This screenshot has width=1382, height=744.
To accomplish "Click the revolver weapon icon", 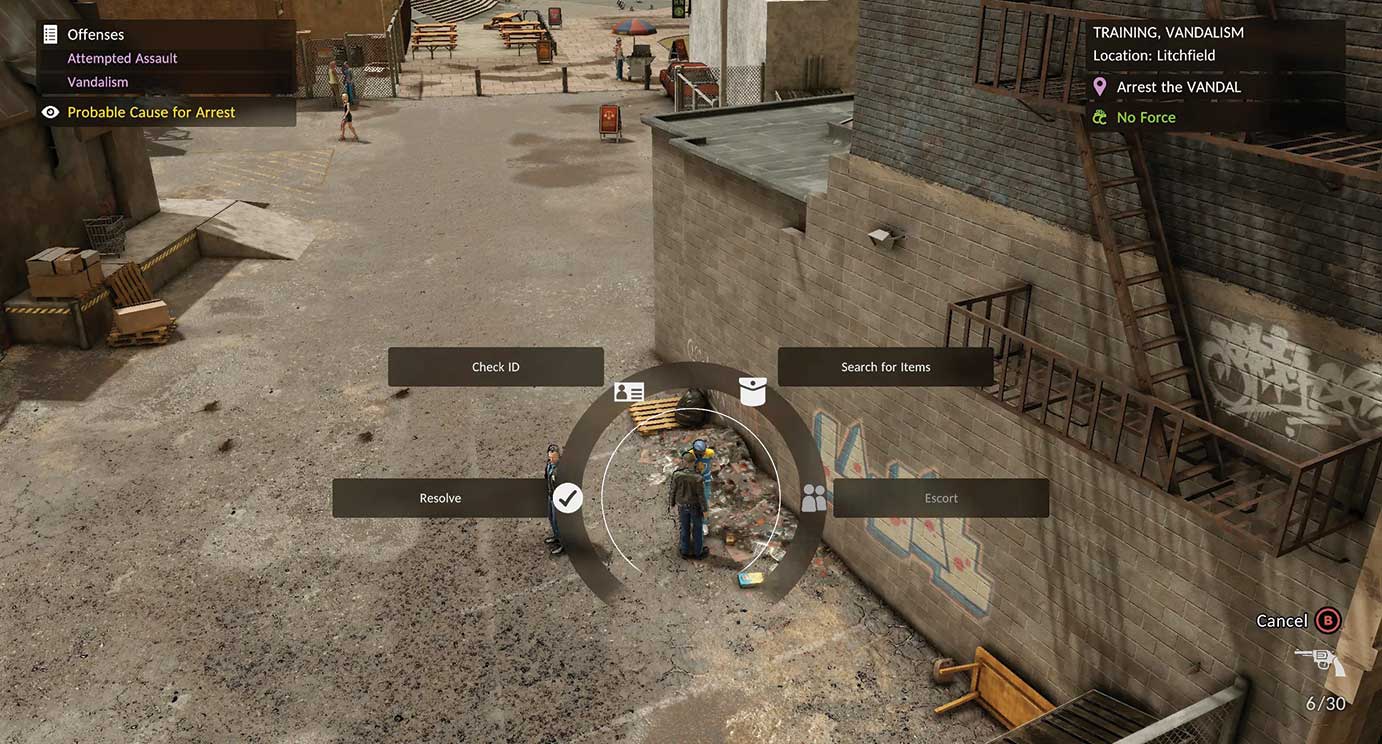I will (1319, 660).
